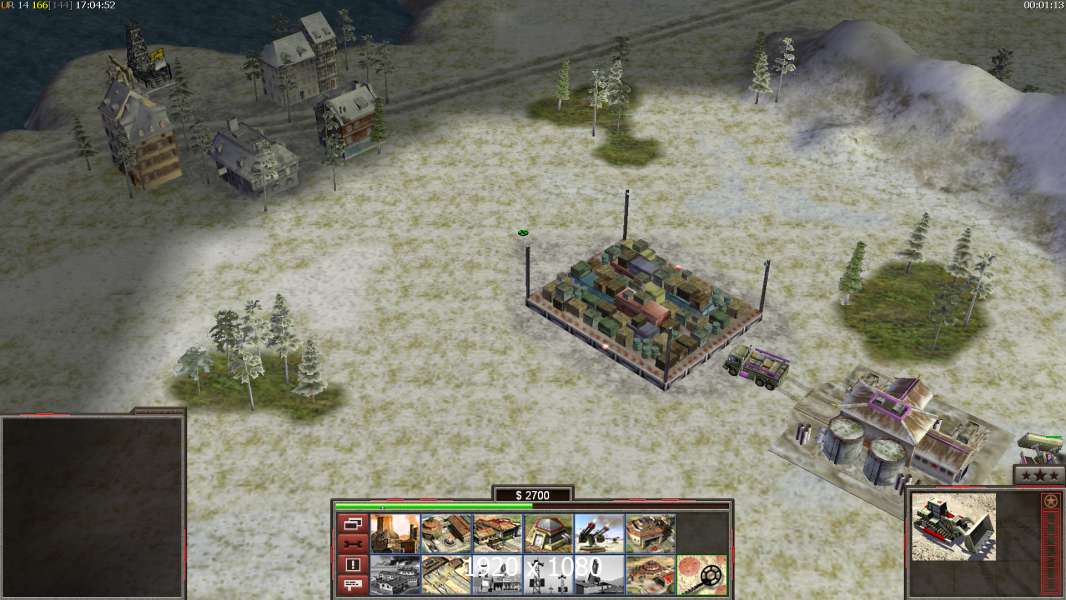The width and height of the screenshot is (1066, 600).
Task: Build the Supply Center
Action: click(496, 534)
